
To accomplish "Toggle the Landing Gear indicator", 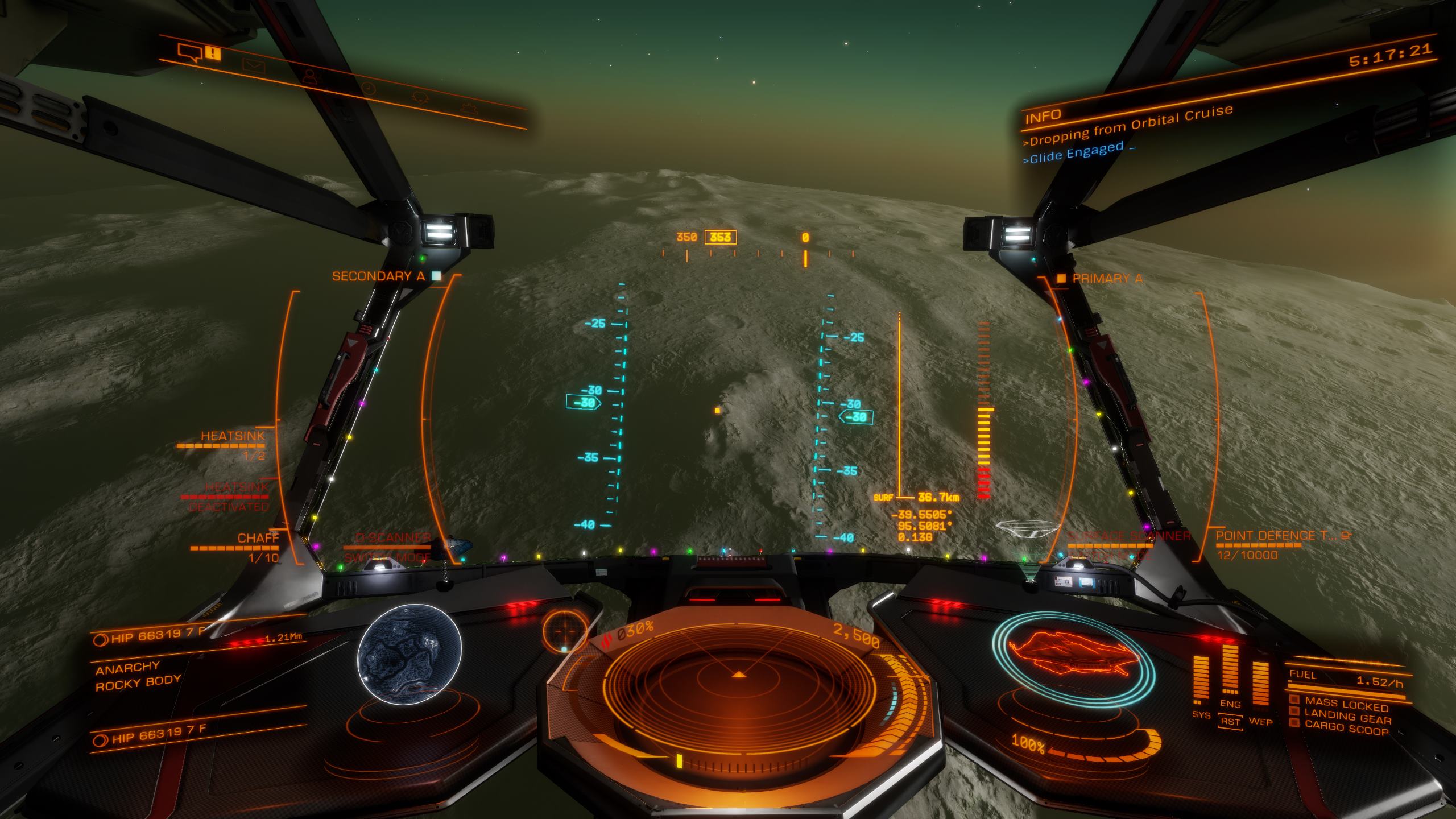I will click(x=1347, y=718).
